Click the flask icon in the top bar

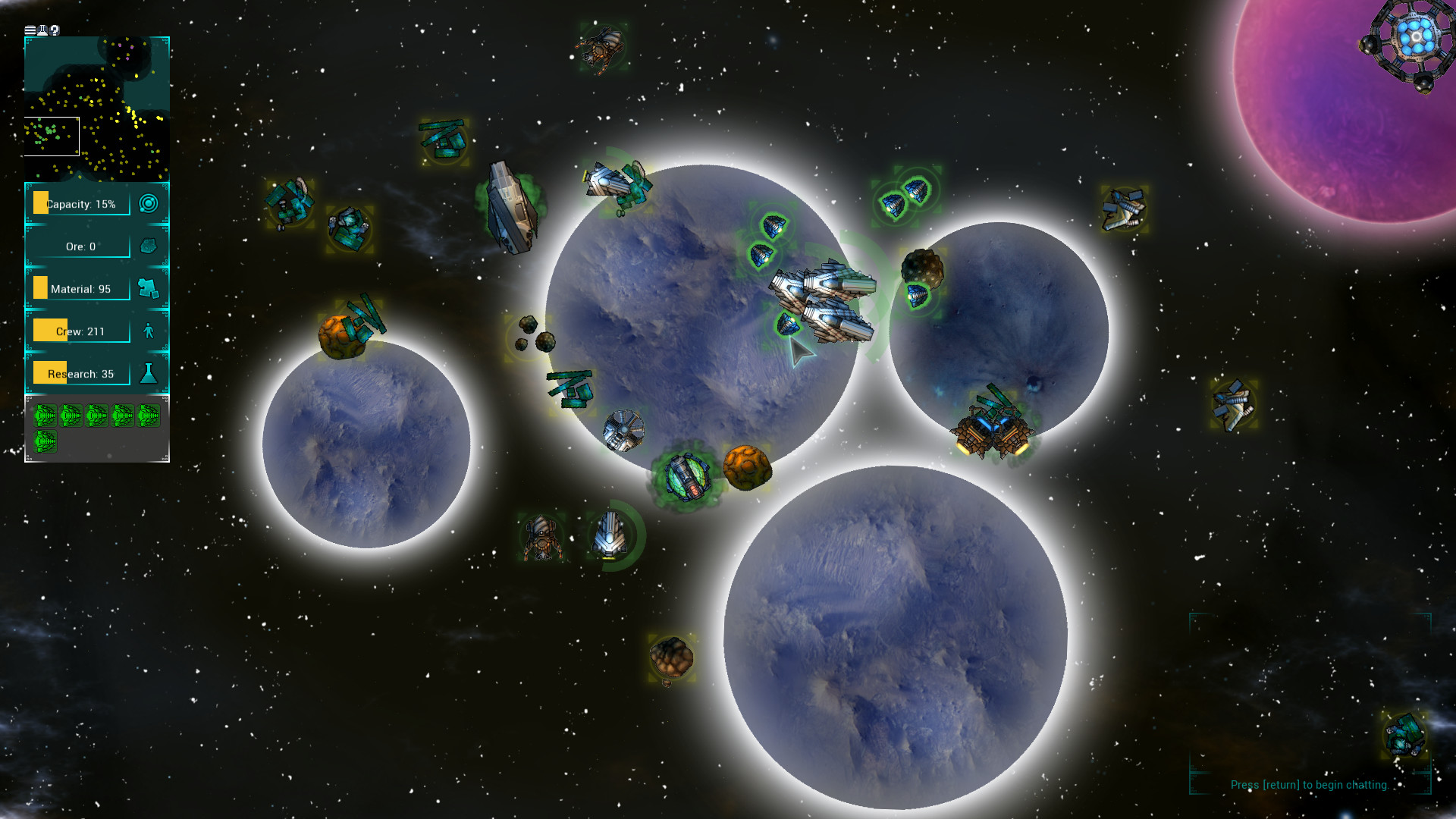click(42, 30)
